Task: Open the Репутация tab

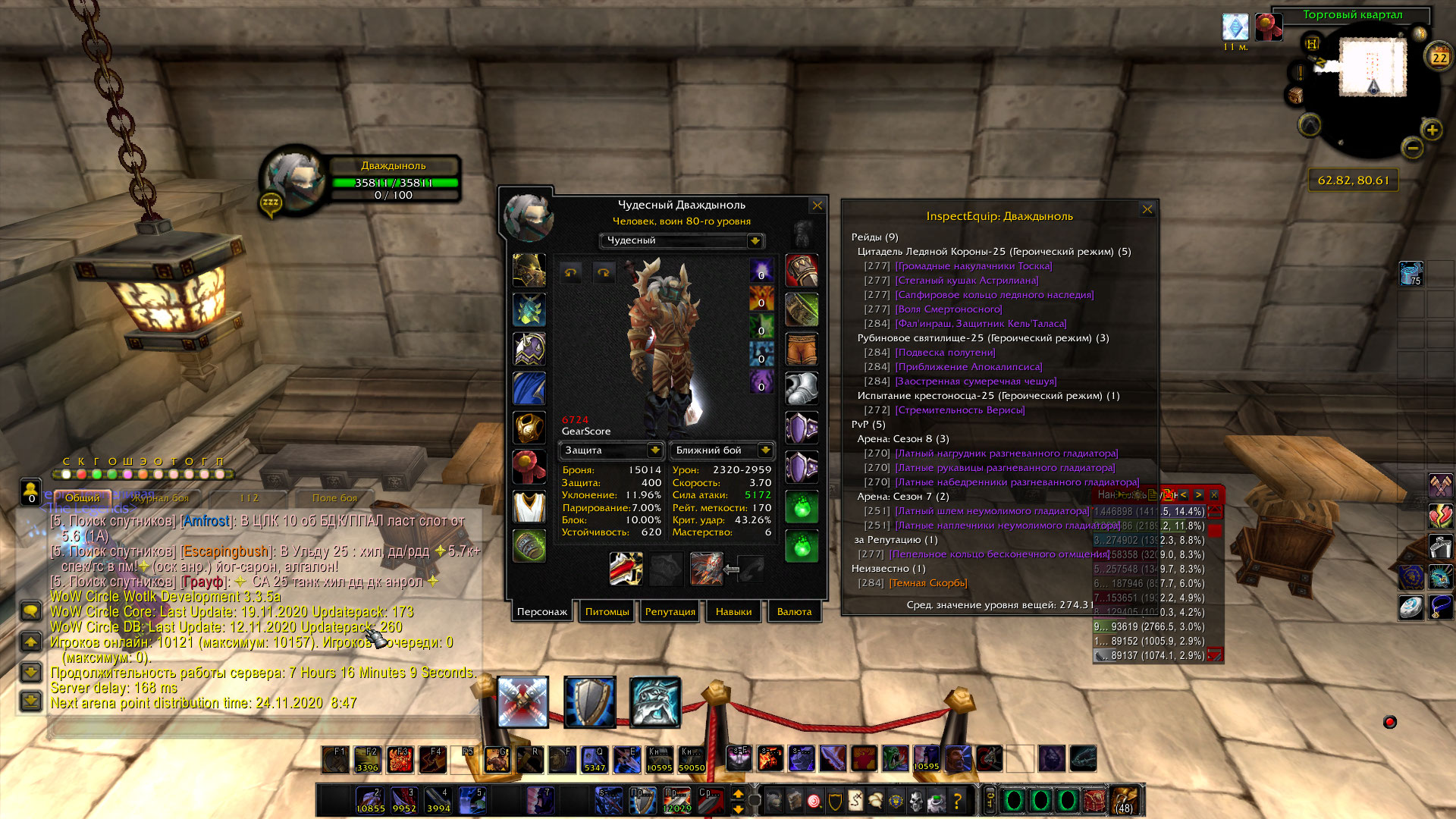Action: 670,611
